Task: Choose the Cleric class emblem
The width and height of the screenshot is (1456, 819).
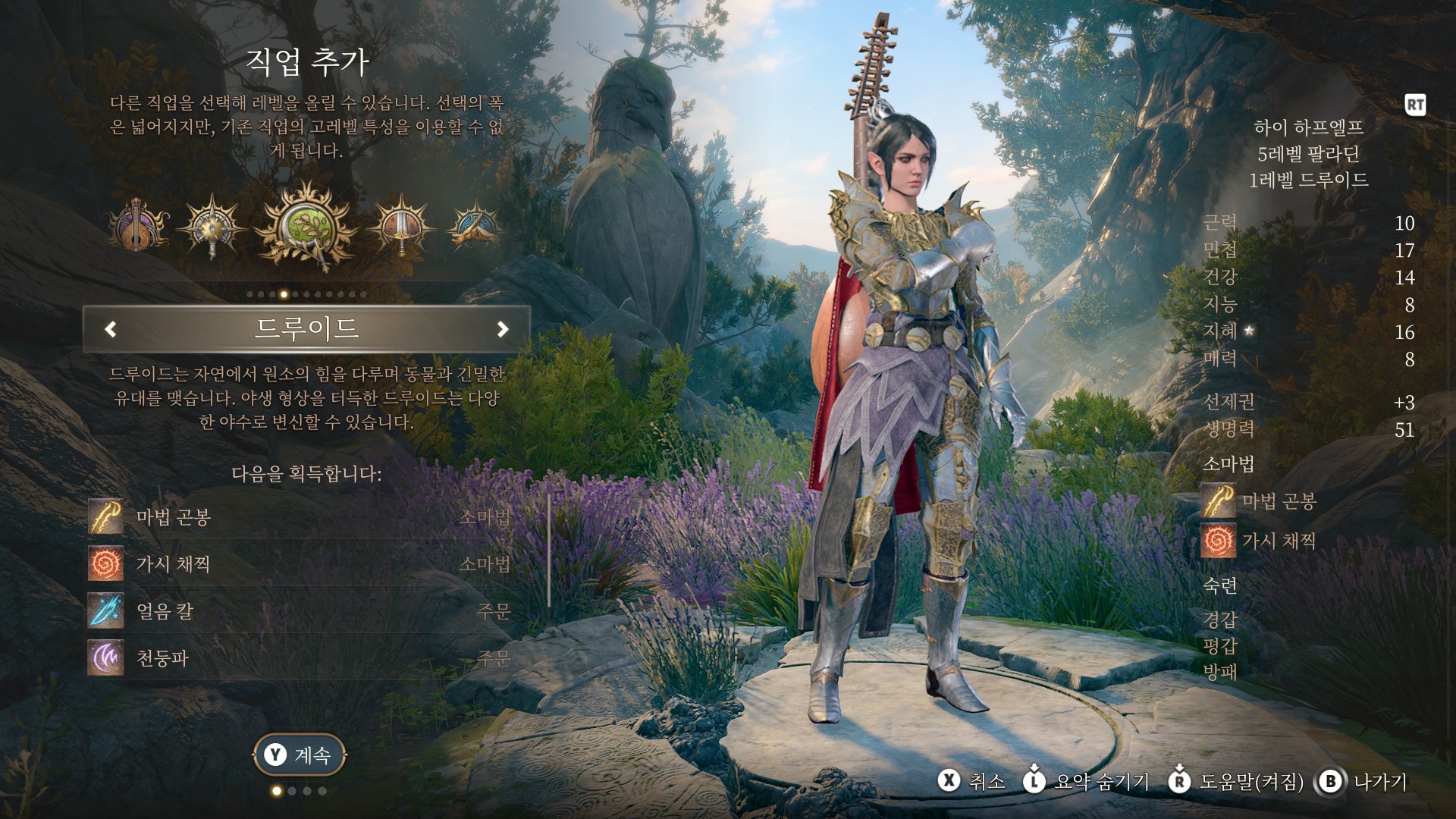Action: (x=212, y=225)
